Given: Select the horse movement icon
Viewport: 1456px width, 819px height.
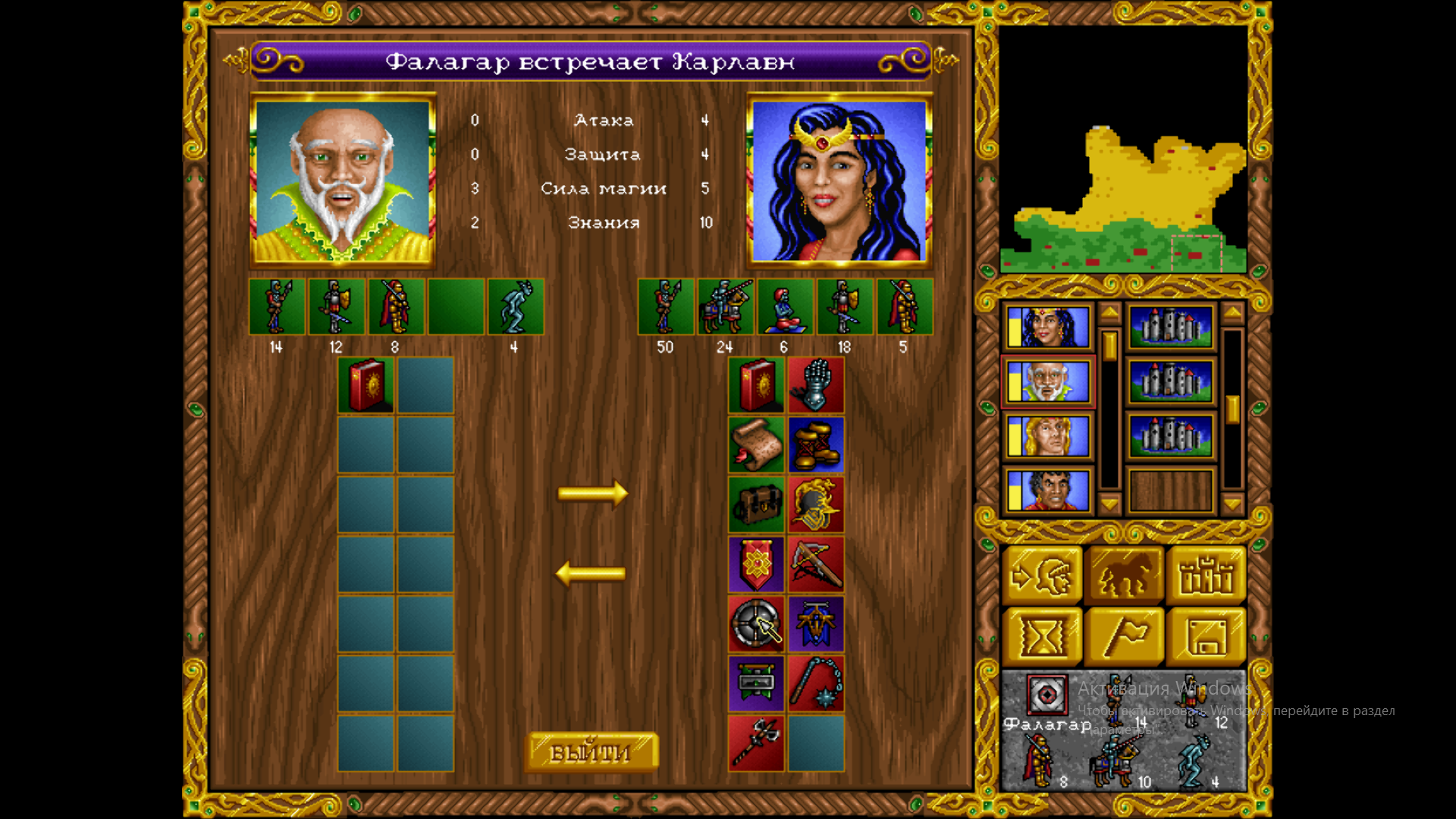Looking at the screenshot, I should pyautogui.click(x=1125, y=574).
